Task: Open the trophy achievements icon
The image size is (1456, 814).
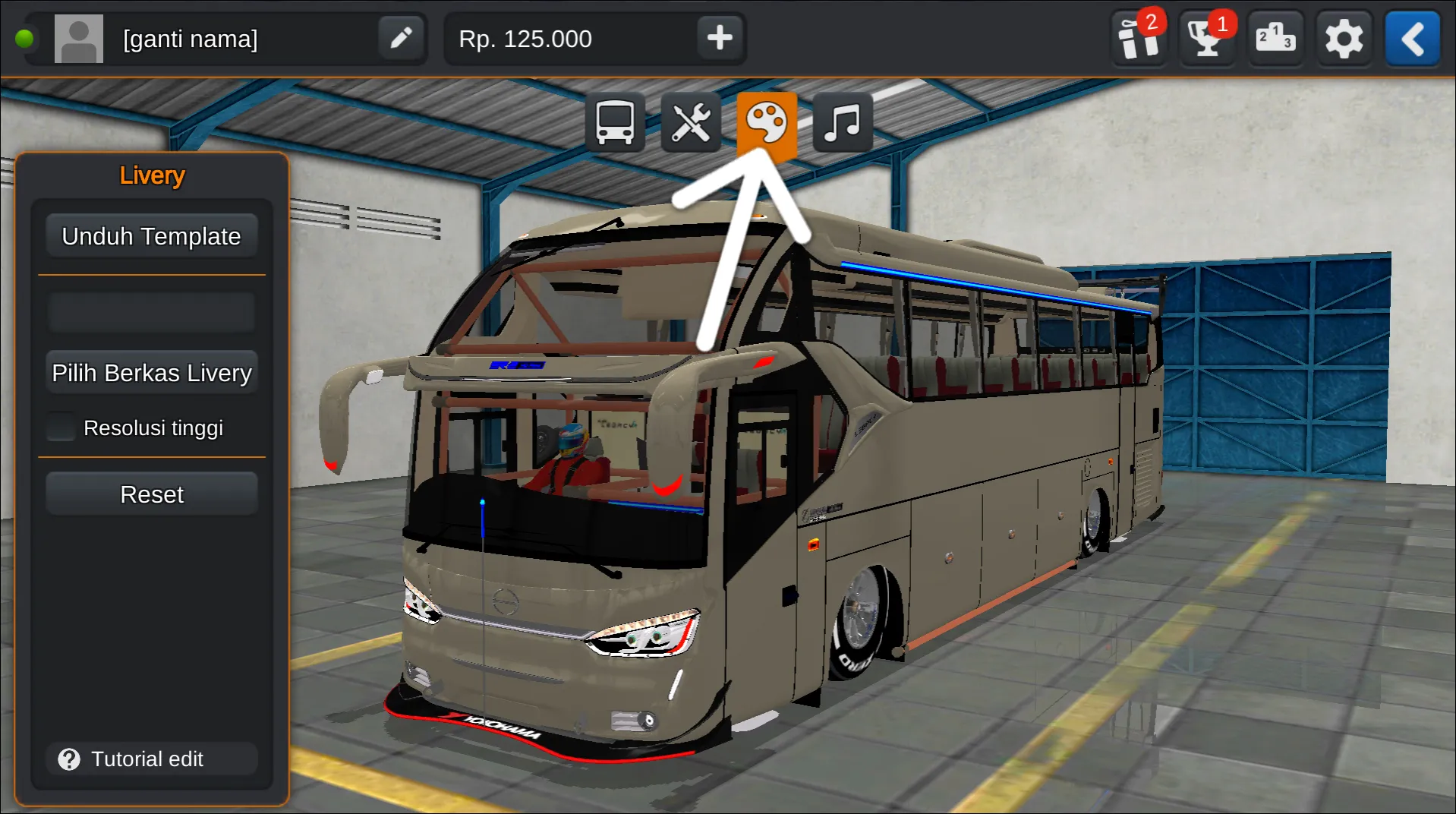Action: [x=1205, y=38]
